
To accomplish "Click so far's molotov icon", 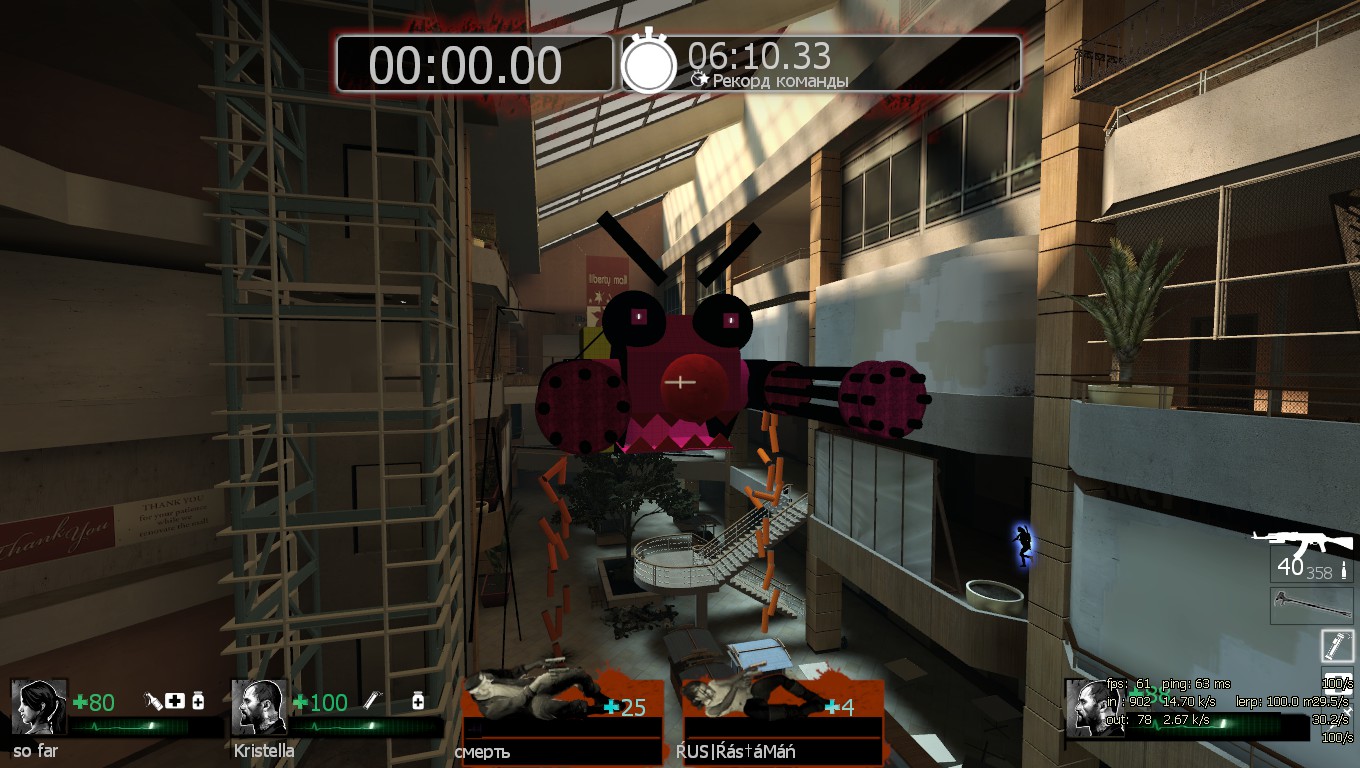I will tap(154, 702).
